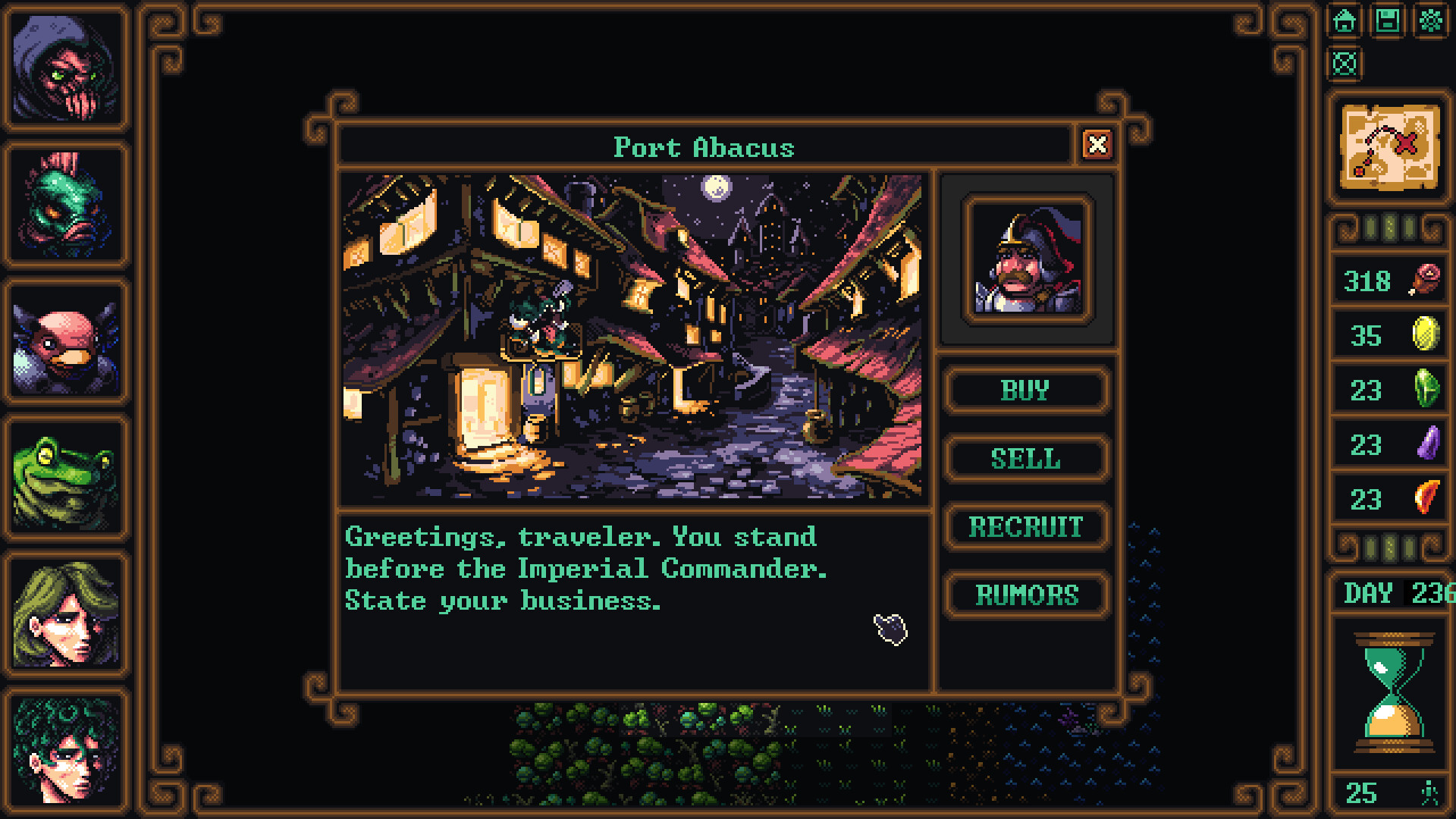Select the hooded figure portrait at top left
This screenshot has height=819, width=1456.
point(67,70)
